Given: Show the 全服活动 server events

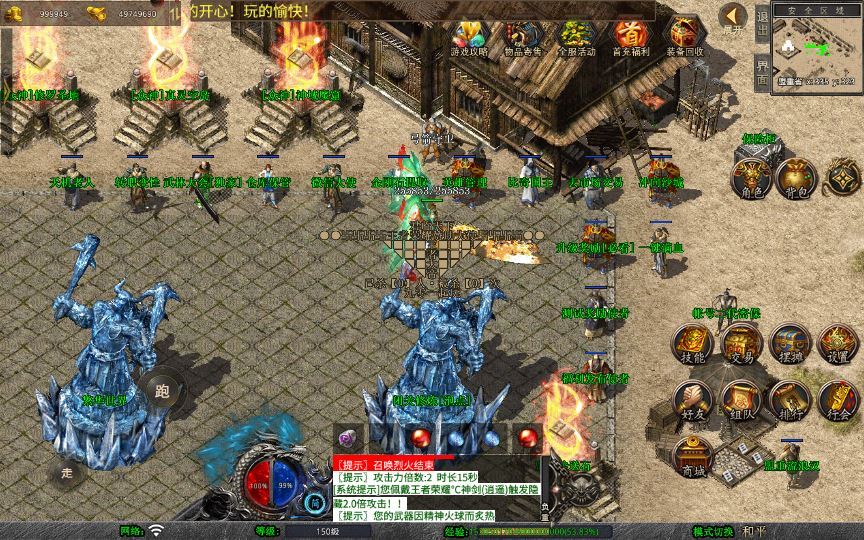Looking at the screenshot, I should point(575,37).
